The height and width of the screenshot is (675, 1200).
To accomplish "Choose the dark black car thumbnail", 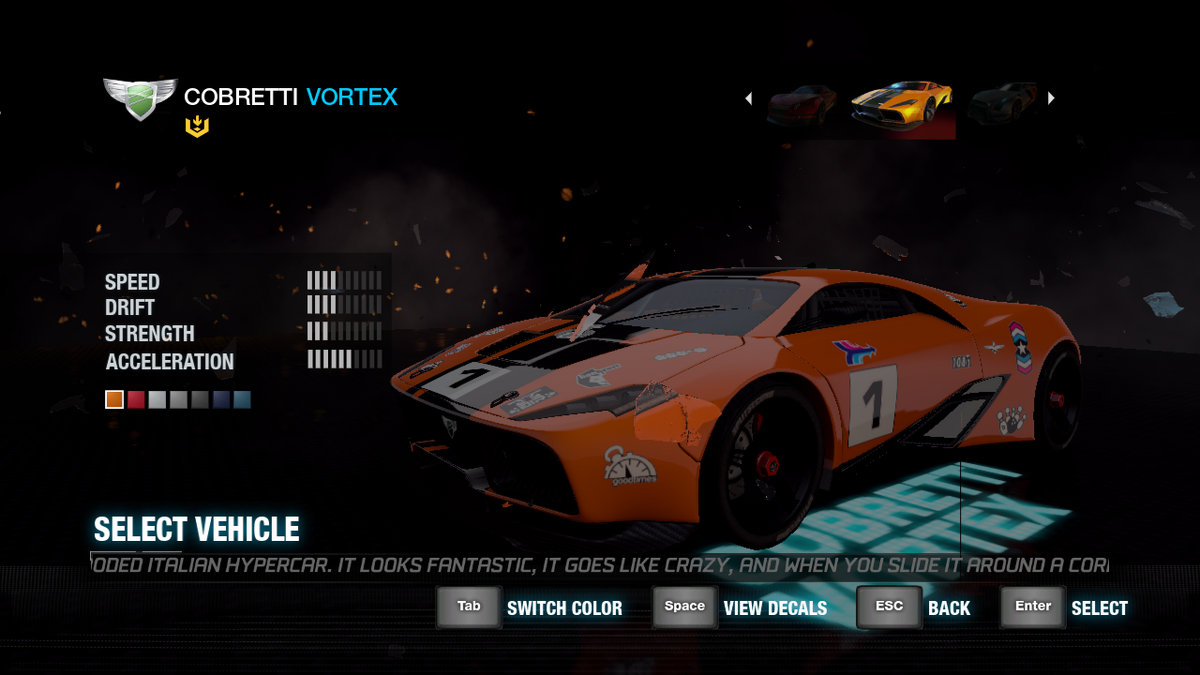I will 1002,104.
